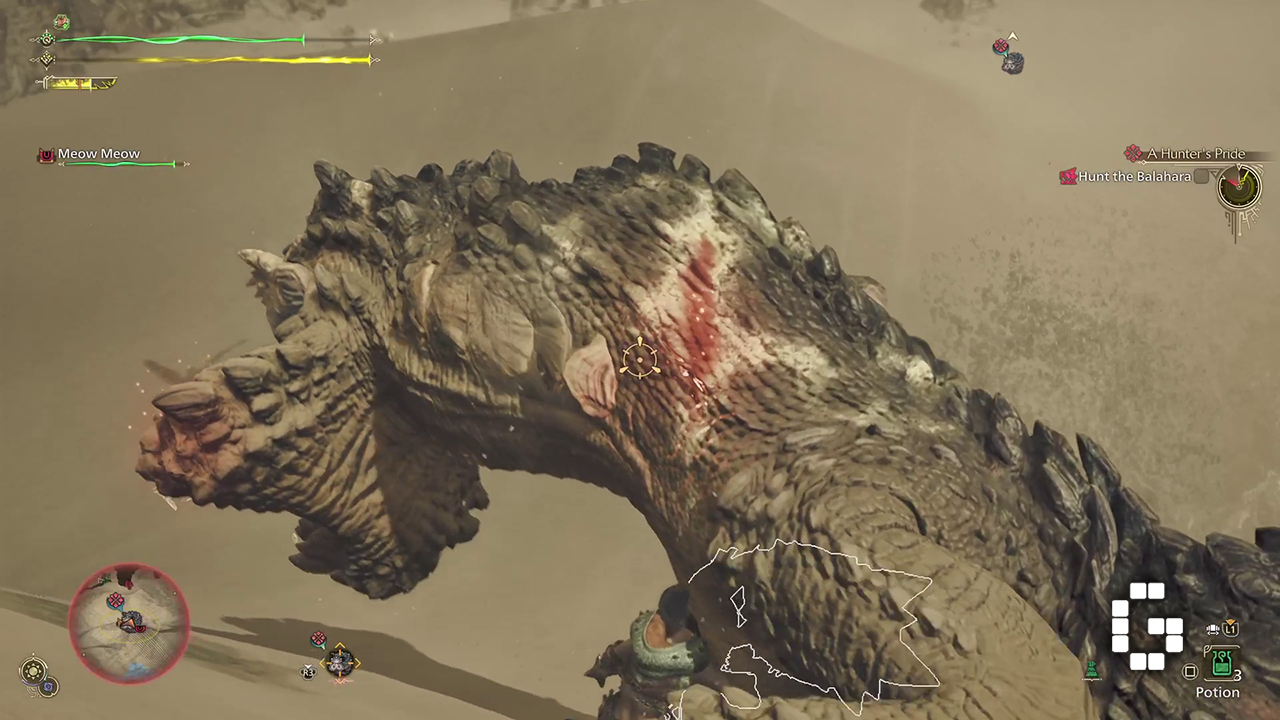Check the quest timer clock dial
This screenshot has width=1280, height=720.
pyautogui.click(x=1238, y=186)
